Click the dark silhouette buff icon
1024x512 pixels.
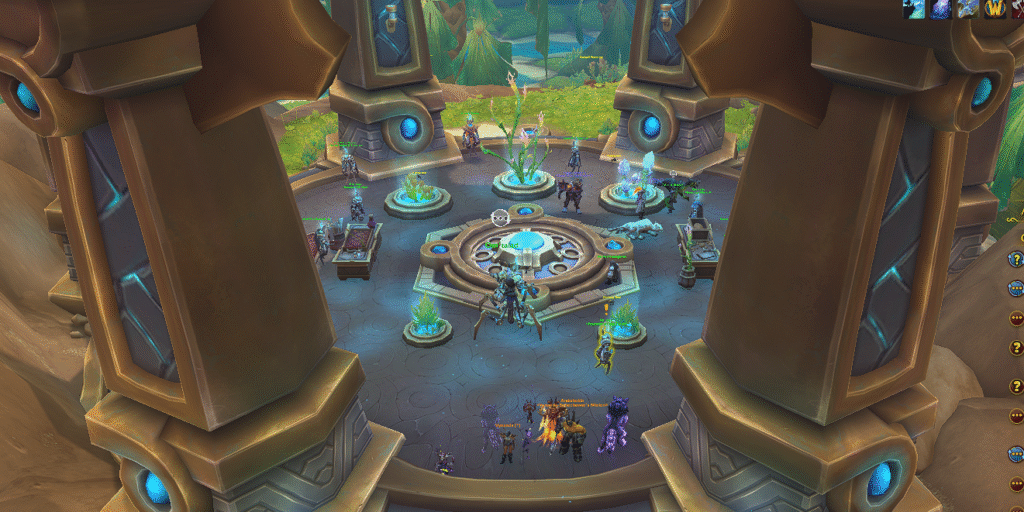click(x=916, y=9)
